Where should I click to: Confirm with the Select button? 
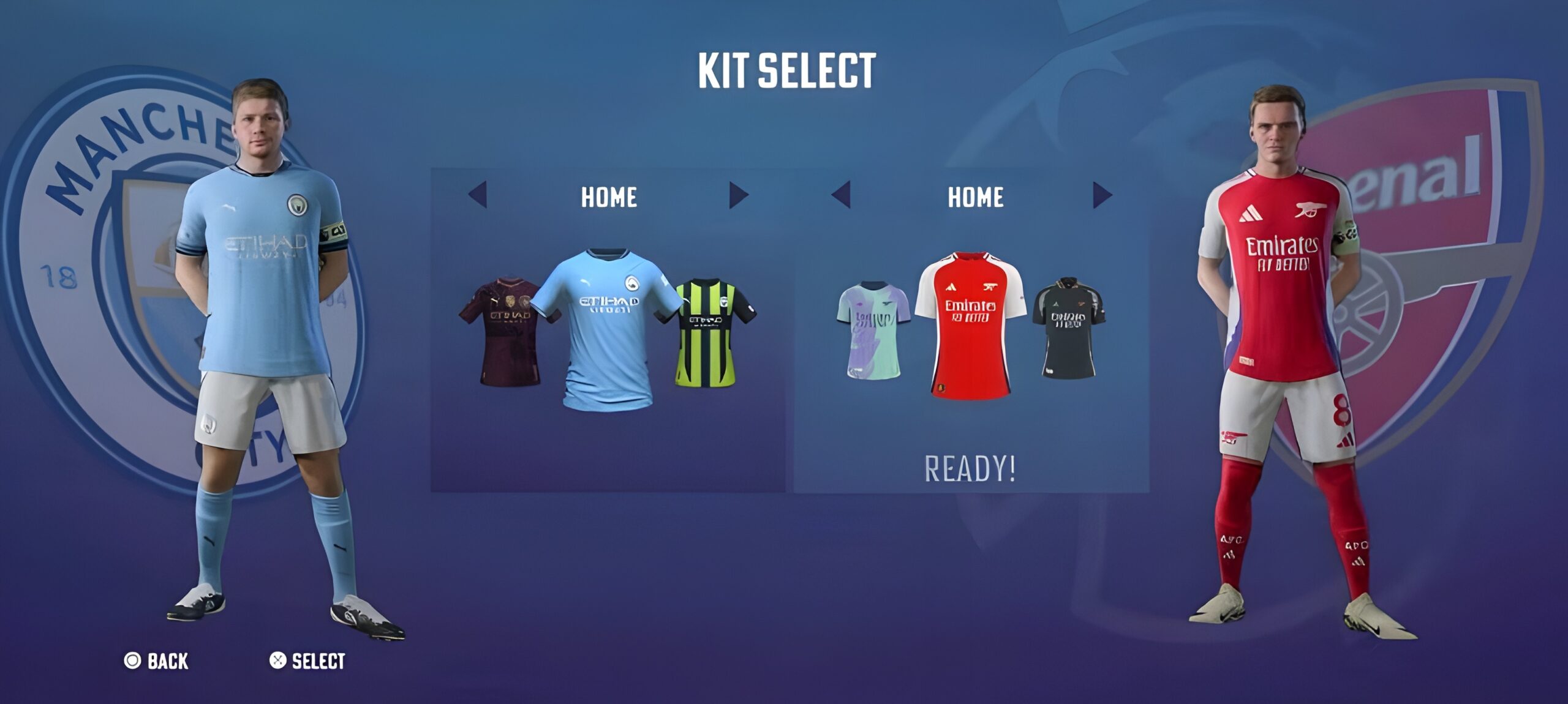[x=307, y=661]
